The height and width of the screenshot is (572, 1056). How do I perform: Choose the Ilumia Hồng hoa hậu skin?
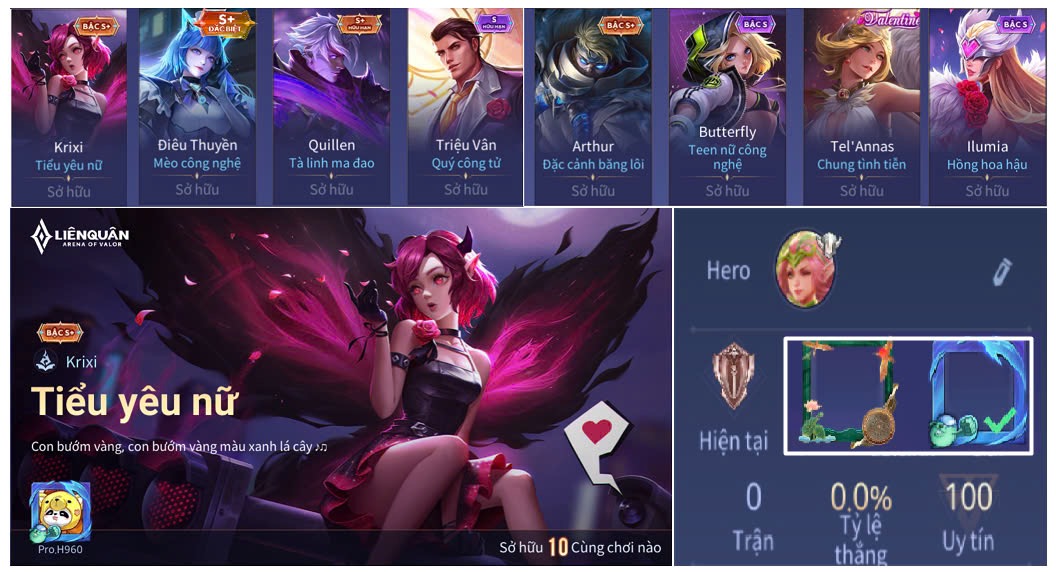[988, 105]
